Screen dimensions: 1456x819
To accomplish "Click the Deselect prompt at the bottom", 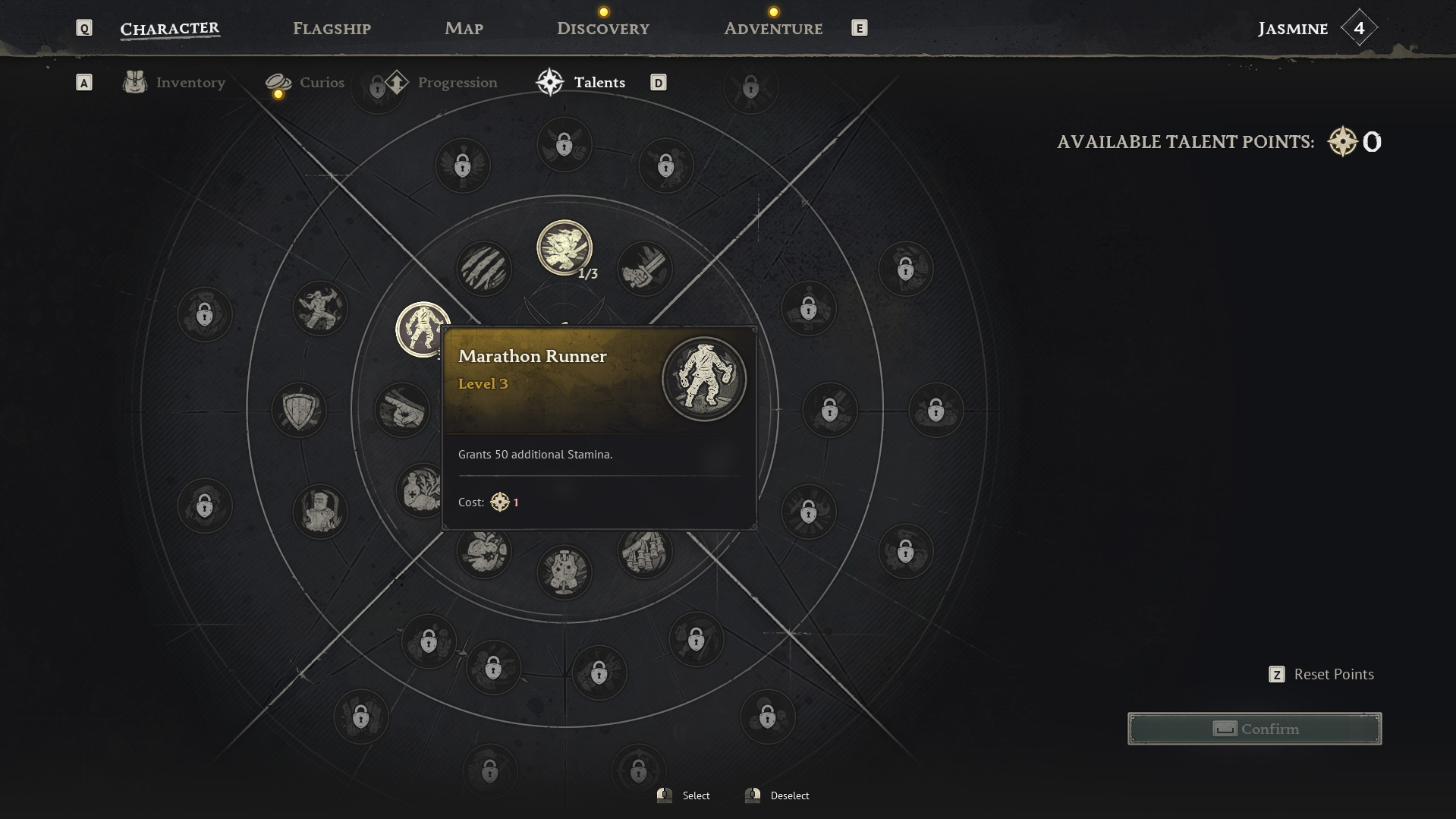I will pos(789,795).
